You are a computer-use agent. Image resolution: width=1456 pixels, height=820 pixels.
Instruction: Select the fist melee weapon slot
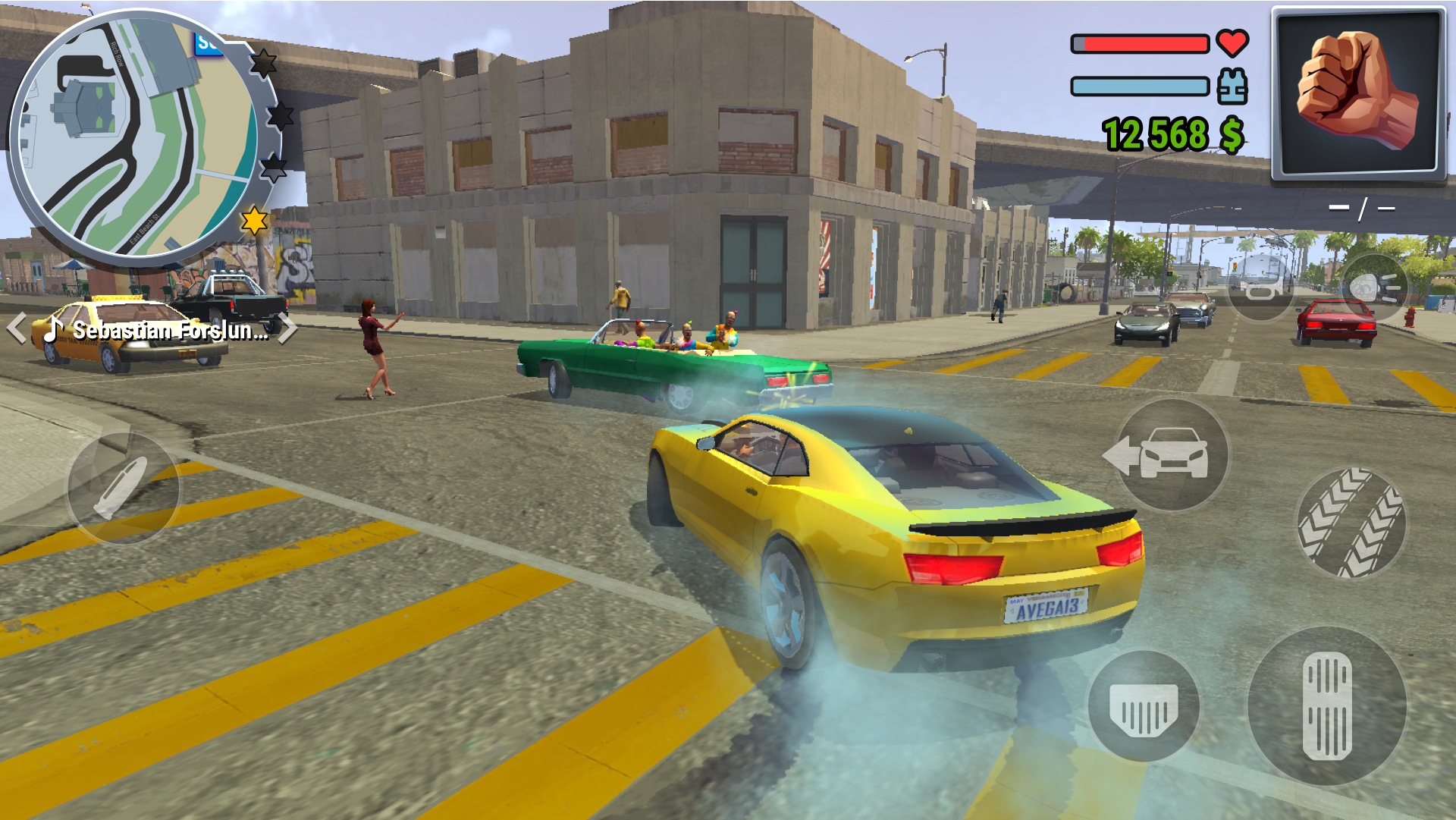point(1356,93)
